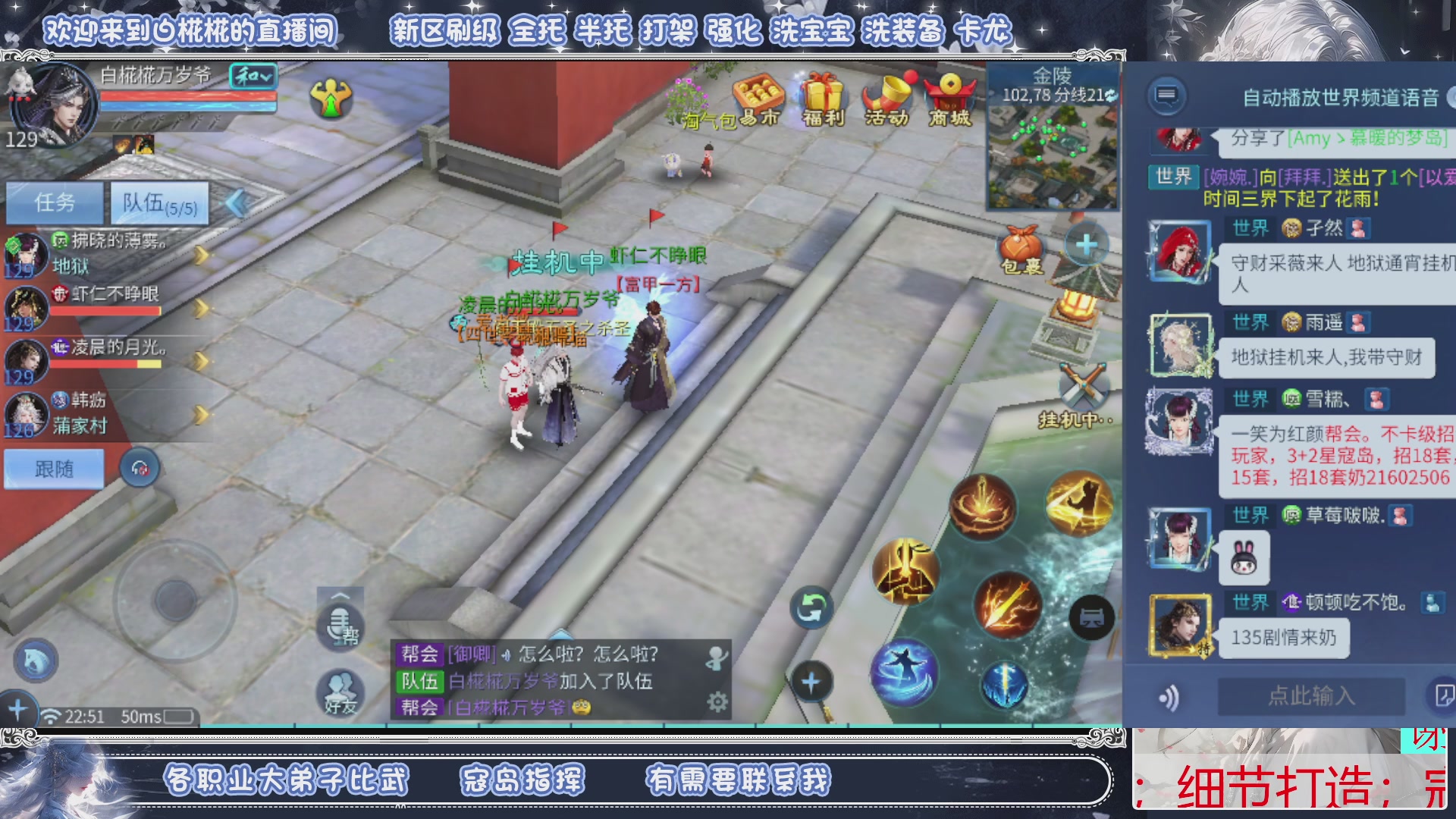The height and width of the screenshot is (819, 1456).
Task: Open chat settings via the gear icon
Action: (x=716, y=702)
